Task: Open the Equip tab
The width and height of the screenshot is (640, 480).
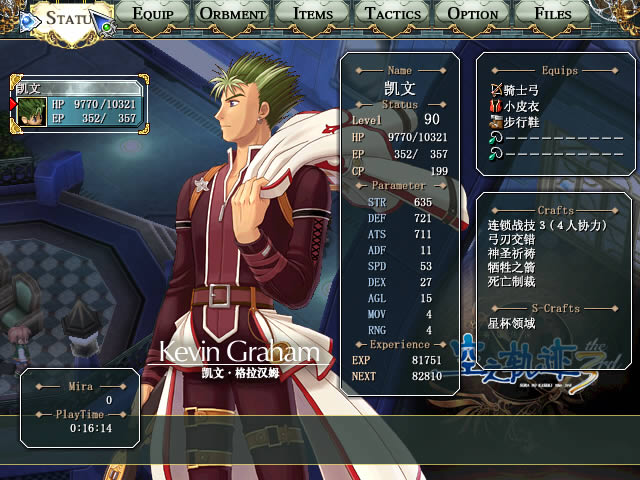Action: 152,14
